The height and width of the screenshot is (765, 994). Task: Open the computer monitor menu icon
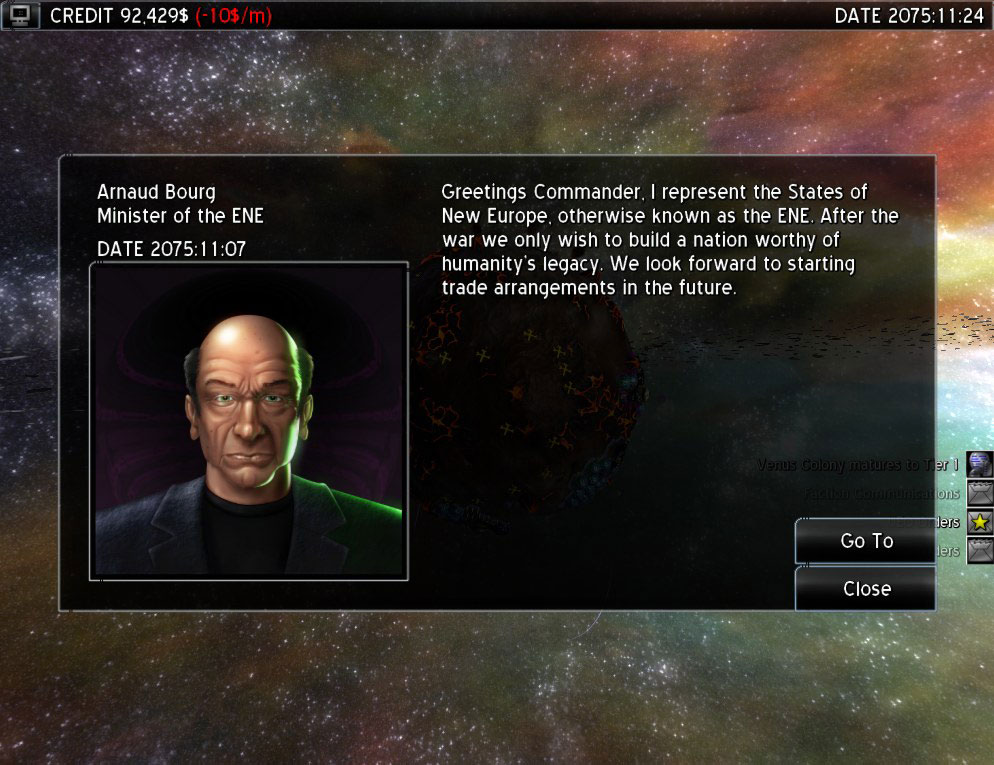[x=20, y=15]
